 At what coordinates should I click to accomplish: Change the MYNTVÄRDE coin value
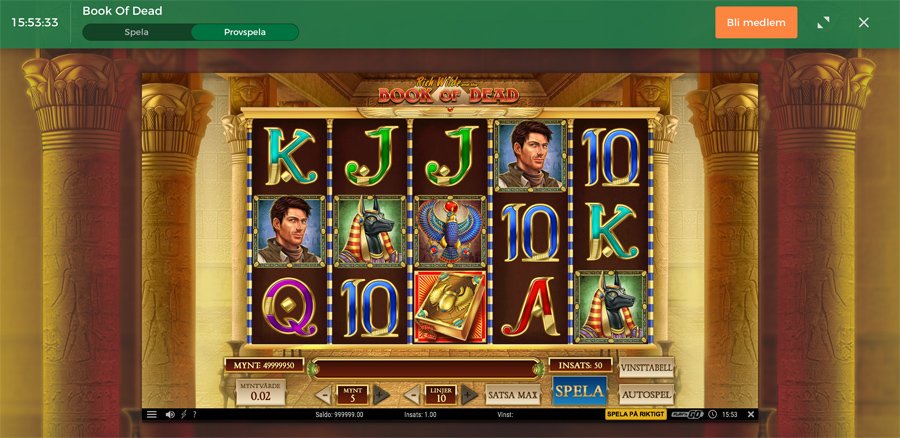click(x=260, y=391)
